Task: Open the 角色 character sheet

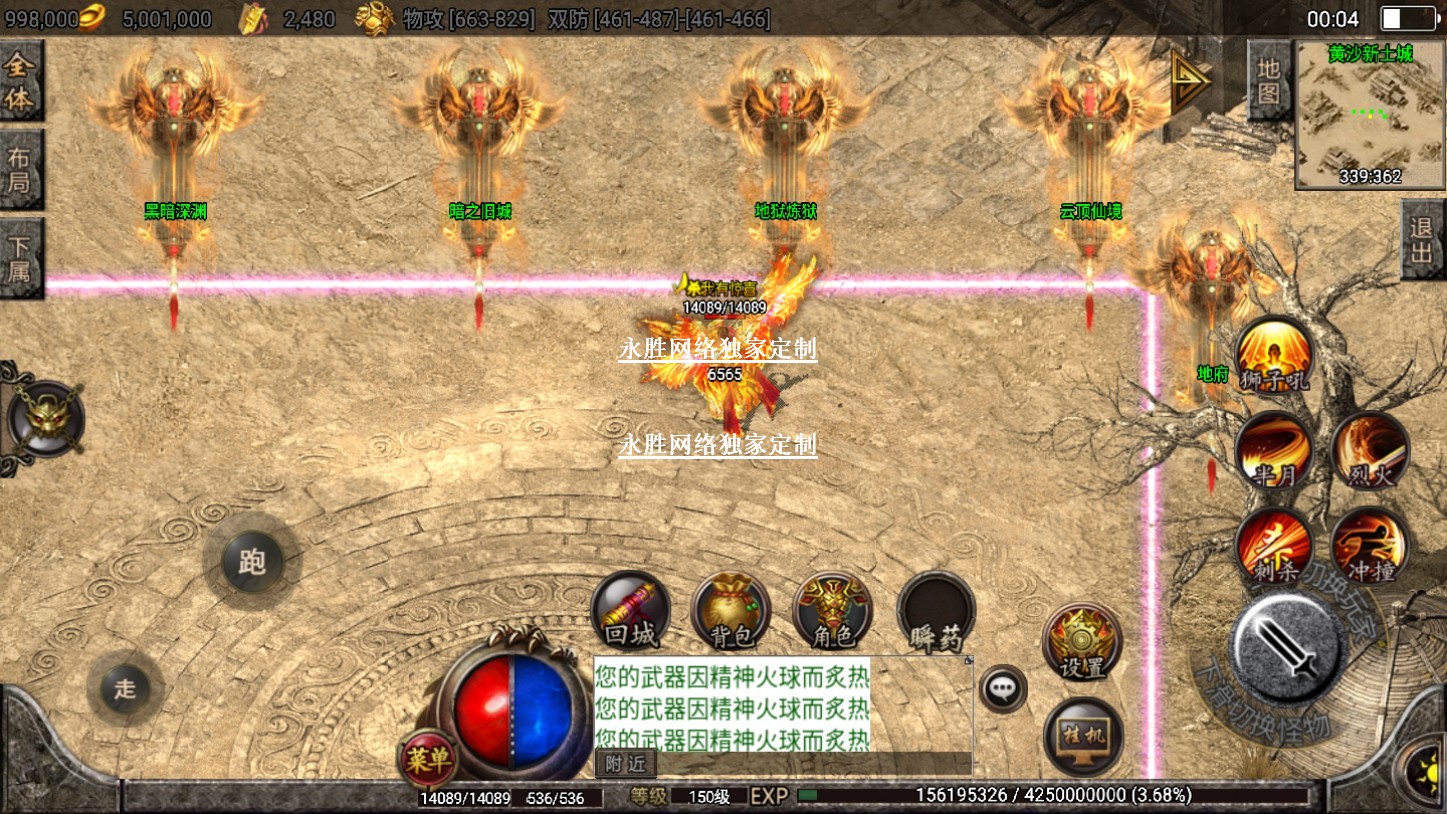Action: (832, 610)
